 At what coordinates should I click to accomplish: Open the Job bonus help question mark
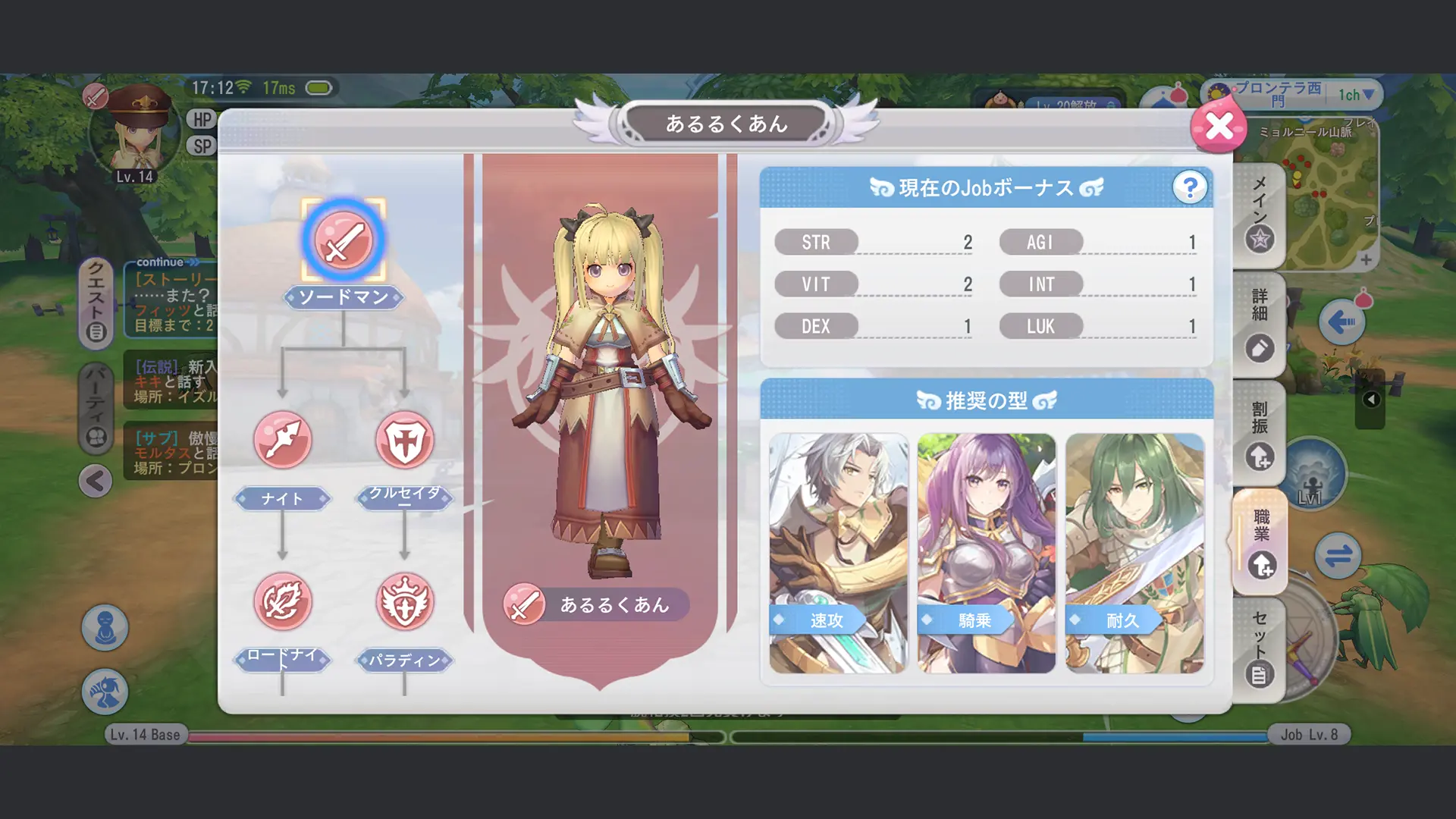pos(1190,187)
